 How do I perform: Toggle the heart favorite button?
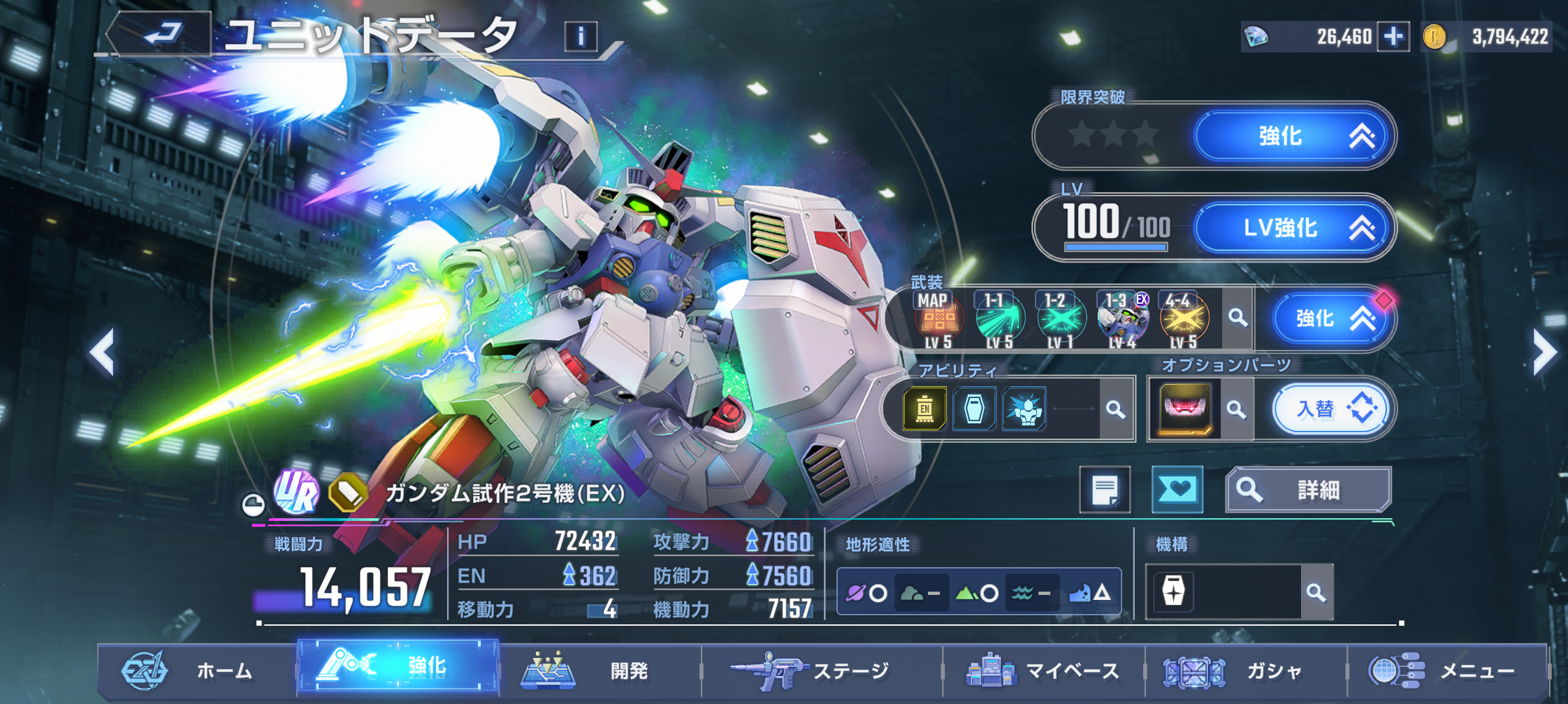[x=1177, y=490]
